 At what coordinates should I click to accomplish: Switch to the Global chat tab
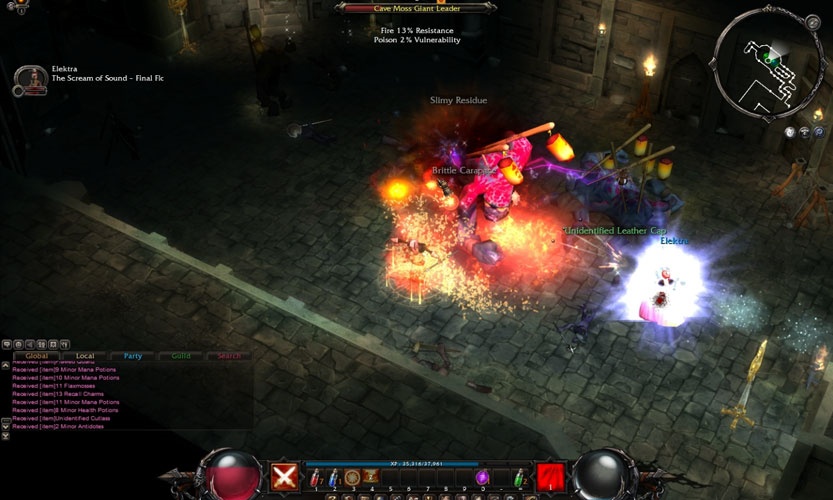tap(37, 355)
